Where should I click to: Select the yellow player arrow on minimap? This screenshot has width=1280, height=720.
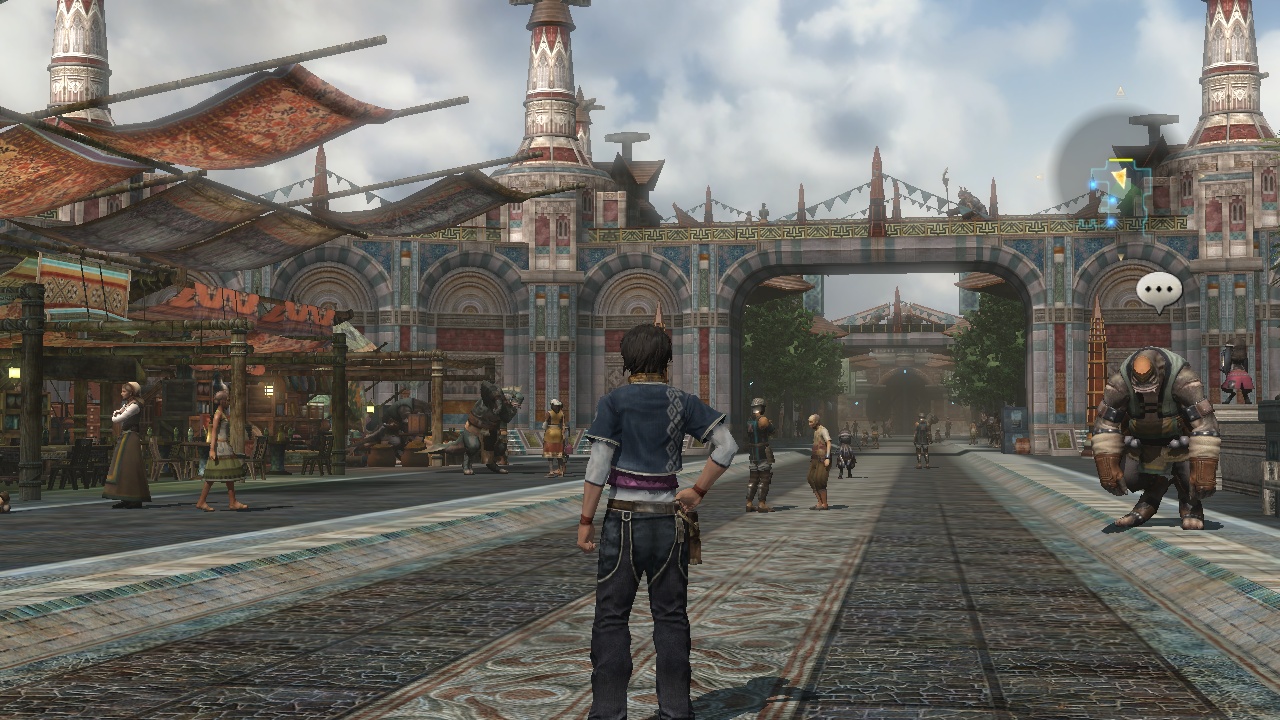pyautogui.click(x=1119, y=177)
